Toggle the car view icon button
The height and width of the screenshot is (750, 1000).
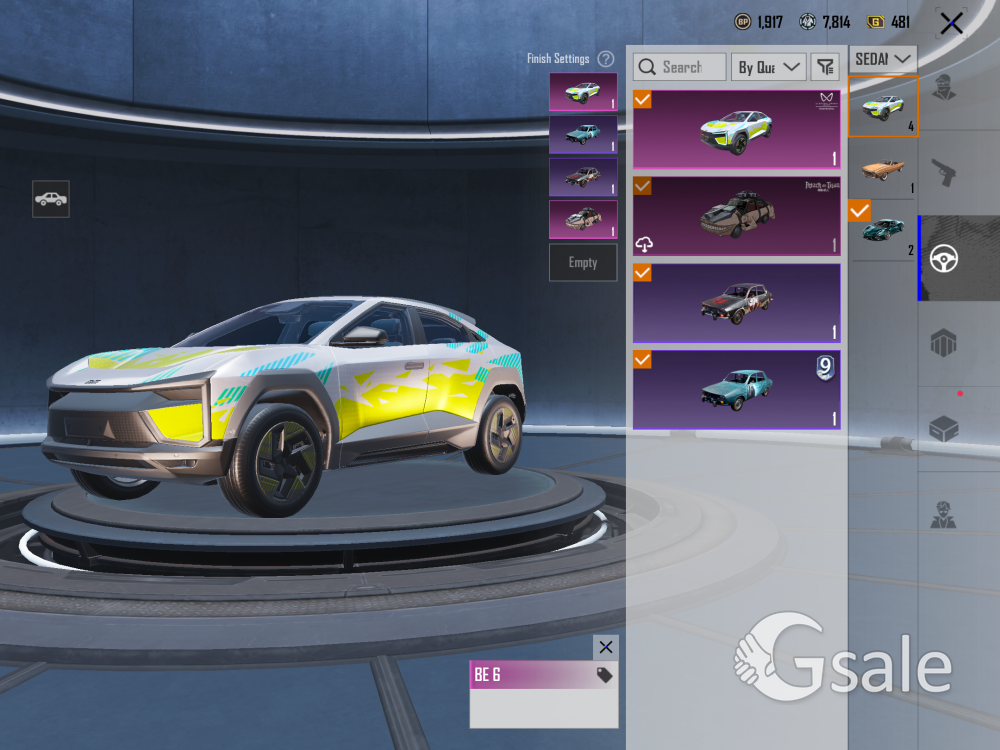click(x=51, y=199)
